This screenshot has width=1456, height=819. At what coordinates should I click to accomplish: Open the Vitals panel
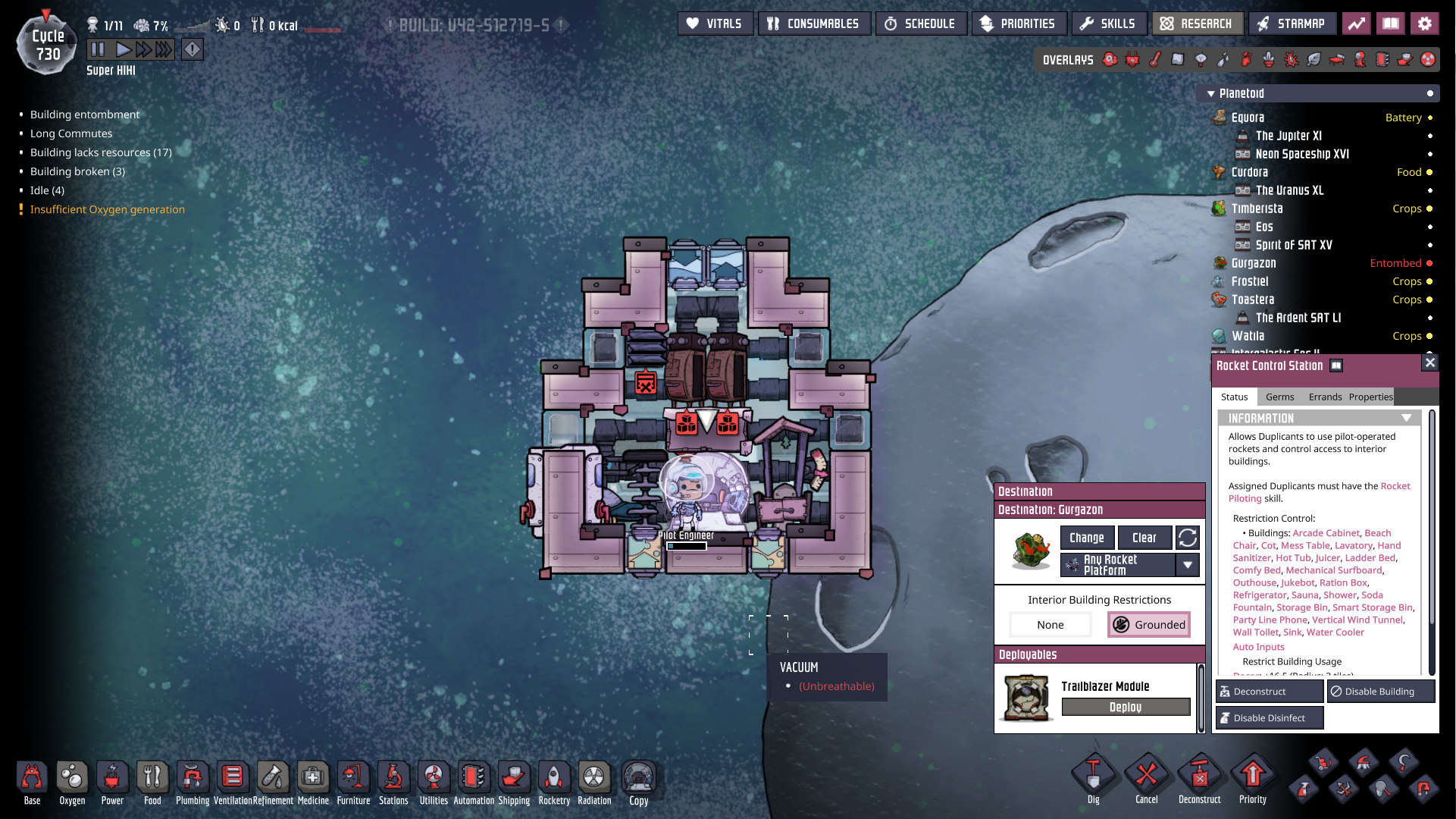click(x=715, y=24)
